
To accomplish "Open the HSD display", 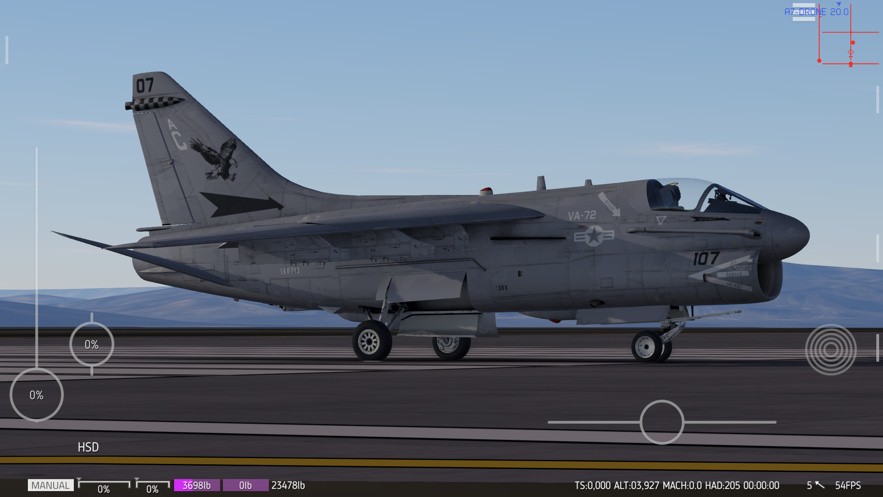I will point(88,447).
